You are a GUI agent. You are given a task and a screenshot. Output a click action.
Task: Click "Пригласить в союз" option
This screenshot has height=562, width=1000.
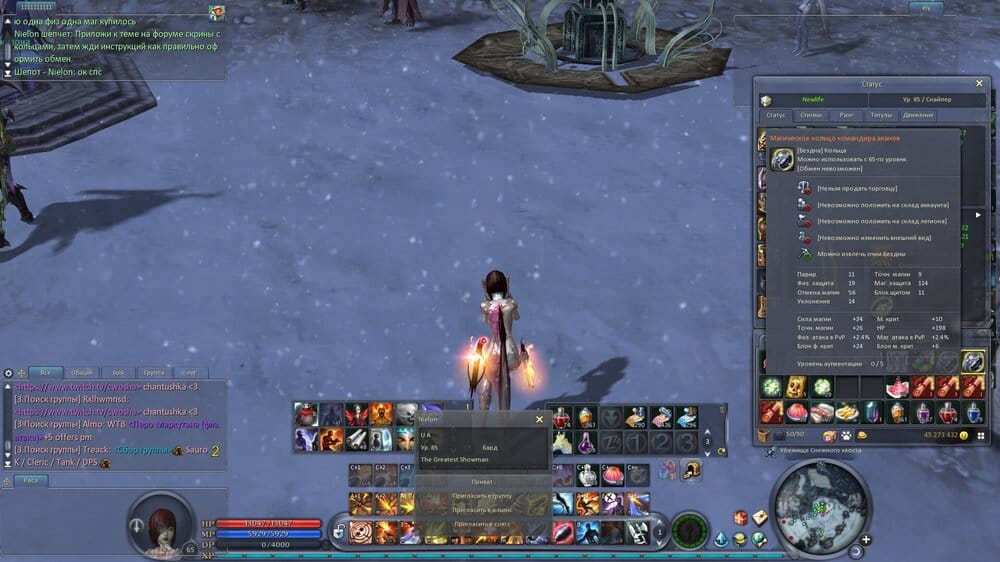(x=480, y=524)
